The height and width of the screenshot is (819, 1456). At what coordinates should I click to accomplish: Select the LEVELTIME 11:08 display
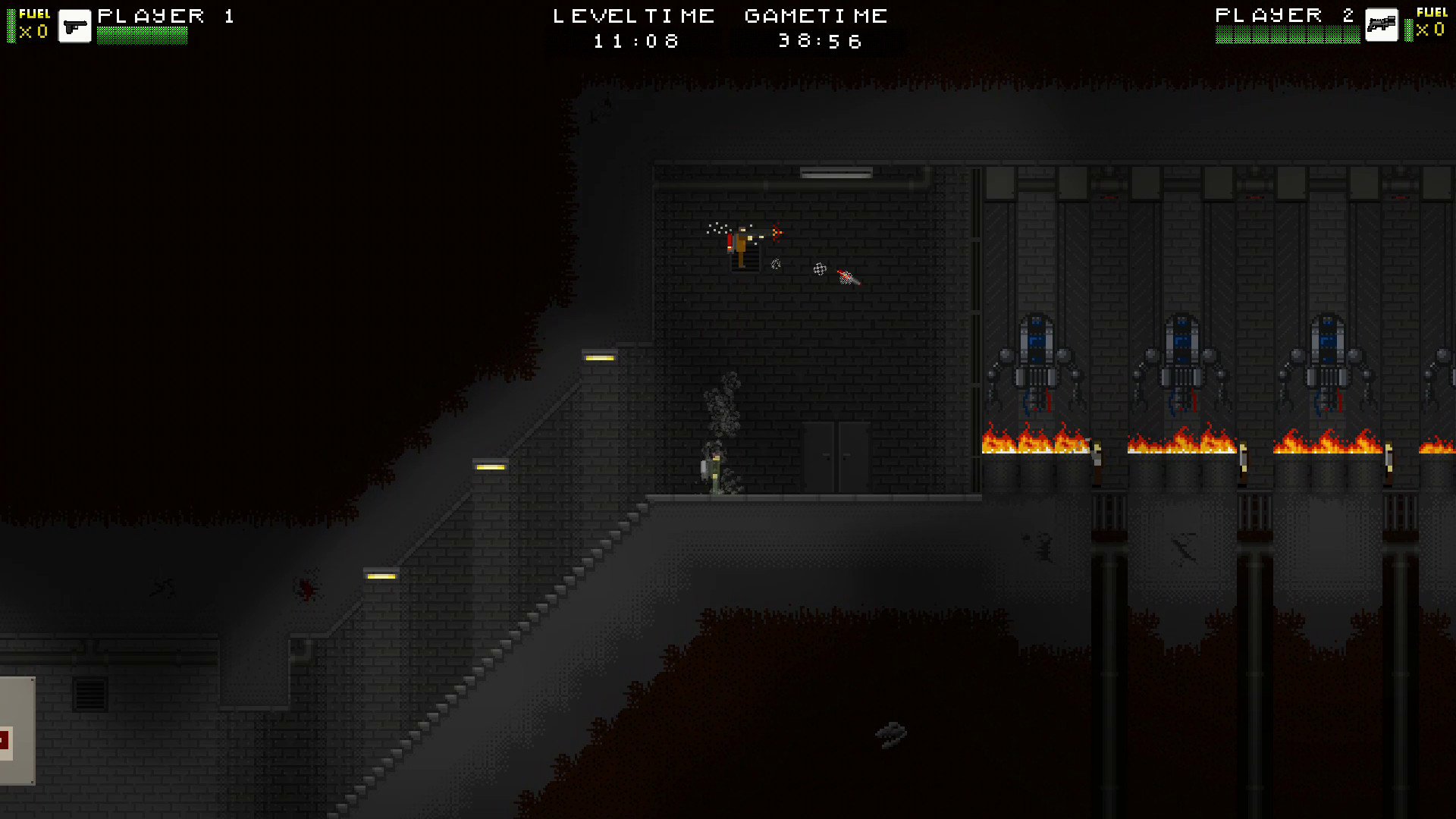tap(634, 41)
